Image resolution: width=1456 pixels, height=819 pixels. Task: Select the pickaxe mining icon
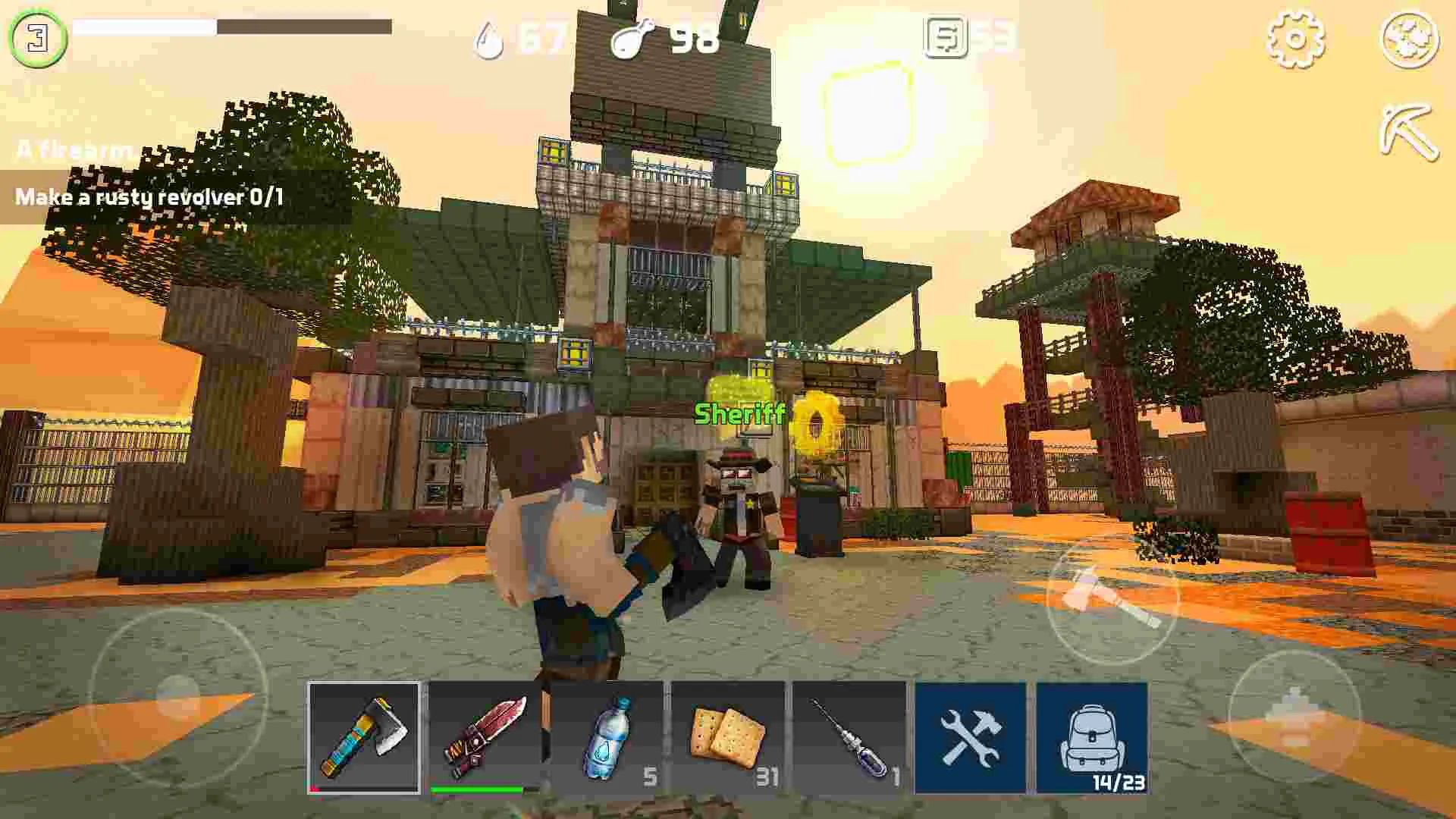(x=1410, y=135)
